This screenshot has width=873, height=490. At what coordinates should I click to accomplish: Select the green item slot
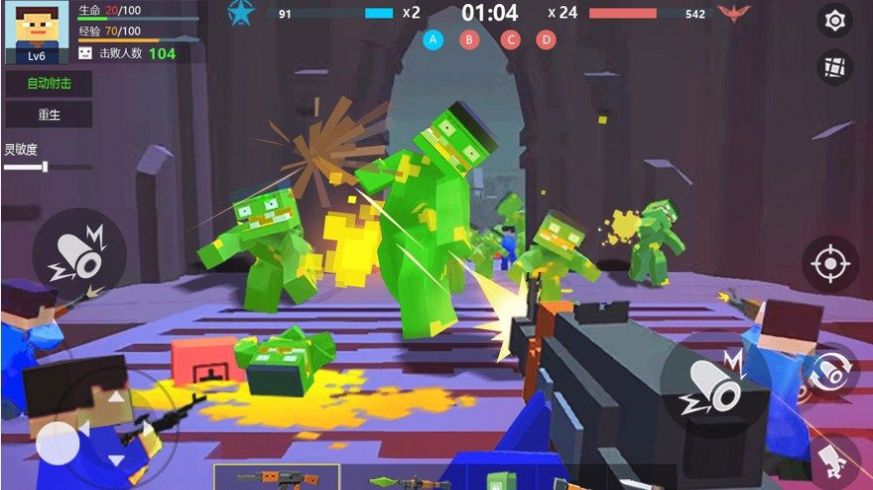[497, 480]
